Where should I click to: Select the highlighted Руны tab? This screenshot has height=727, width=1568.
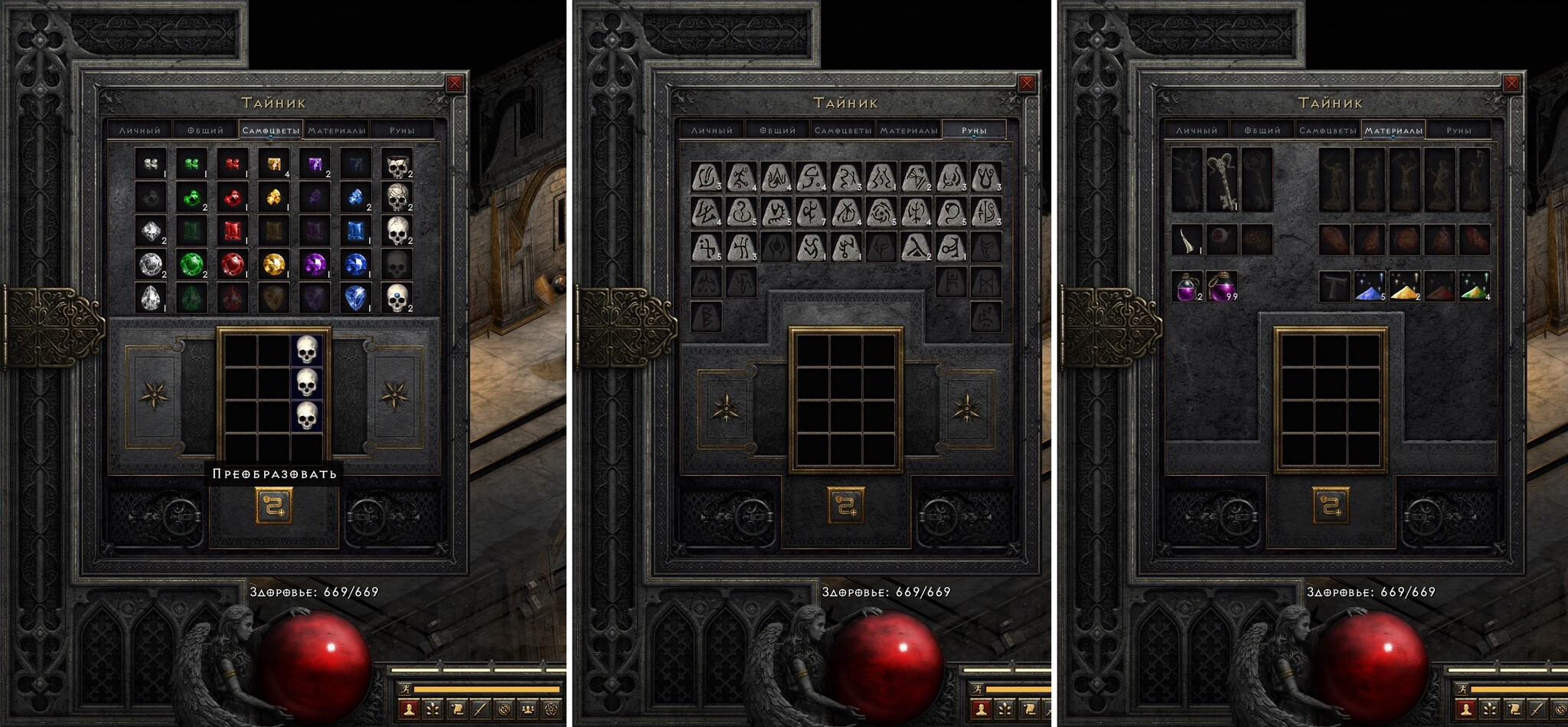[974, 130]
